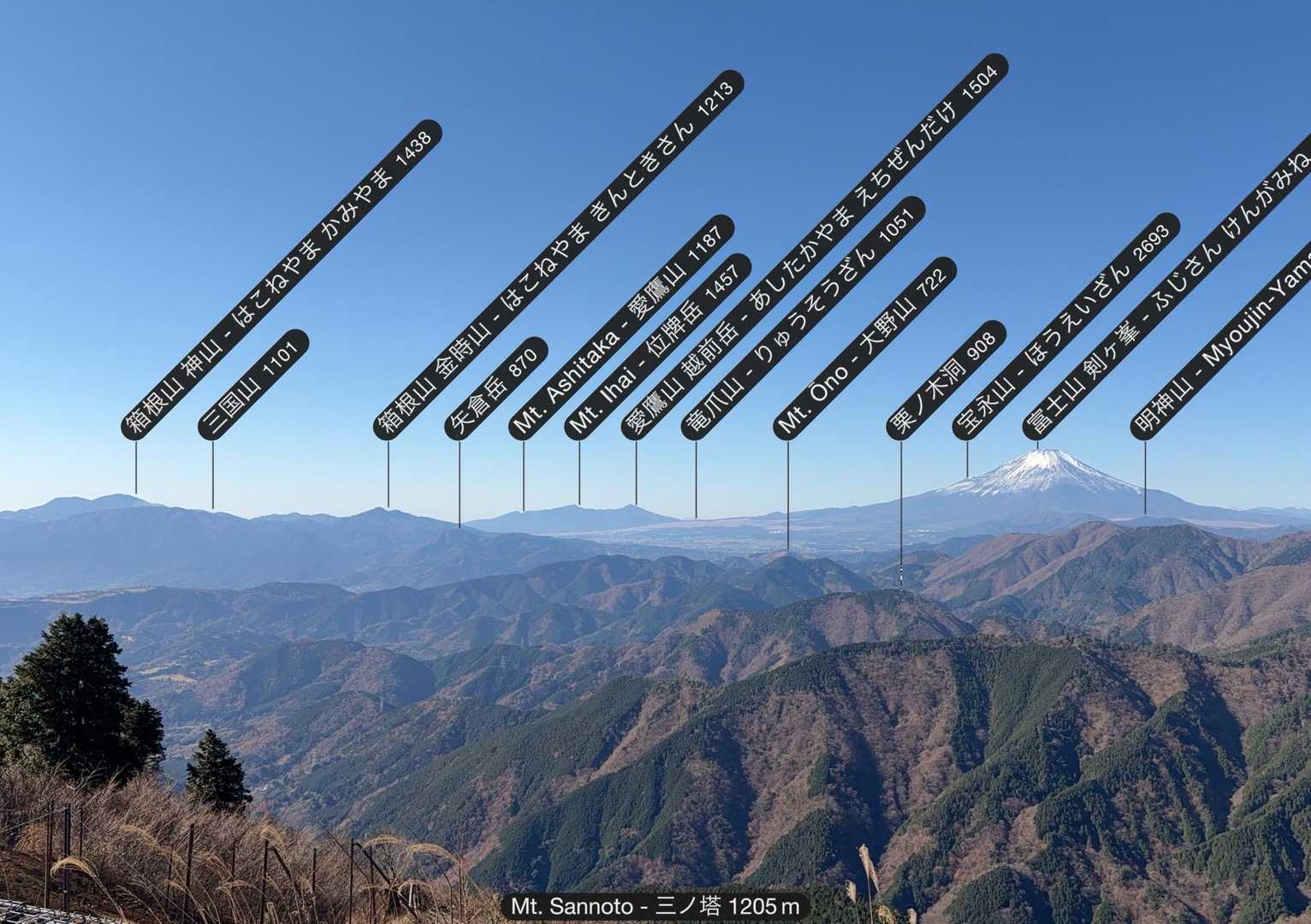The image size is (1311, 924).
Task: Select the Mt. Ashitaka 愛鷹山 1187 label
Action: pos(622,326)
